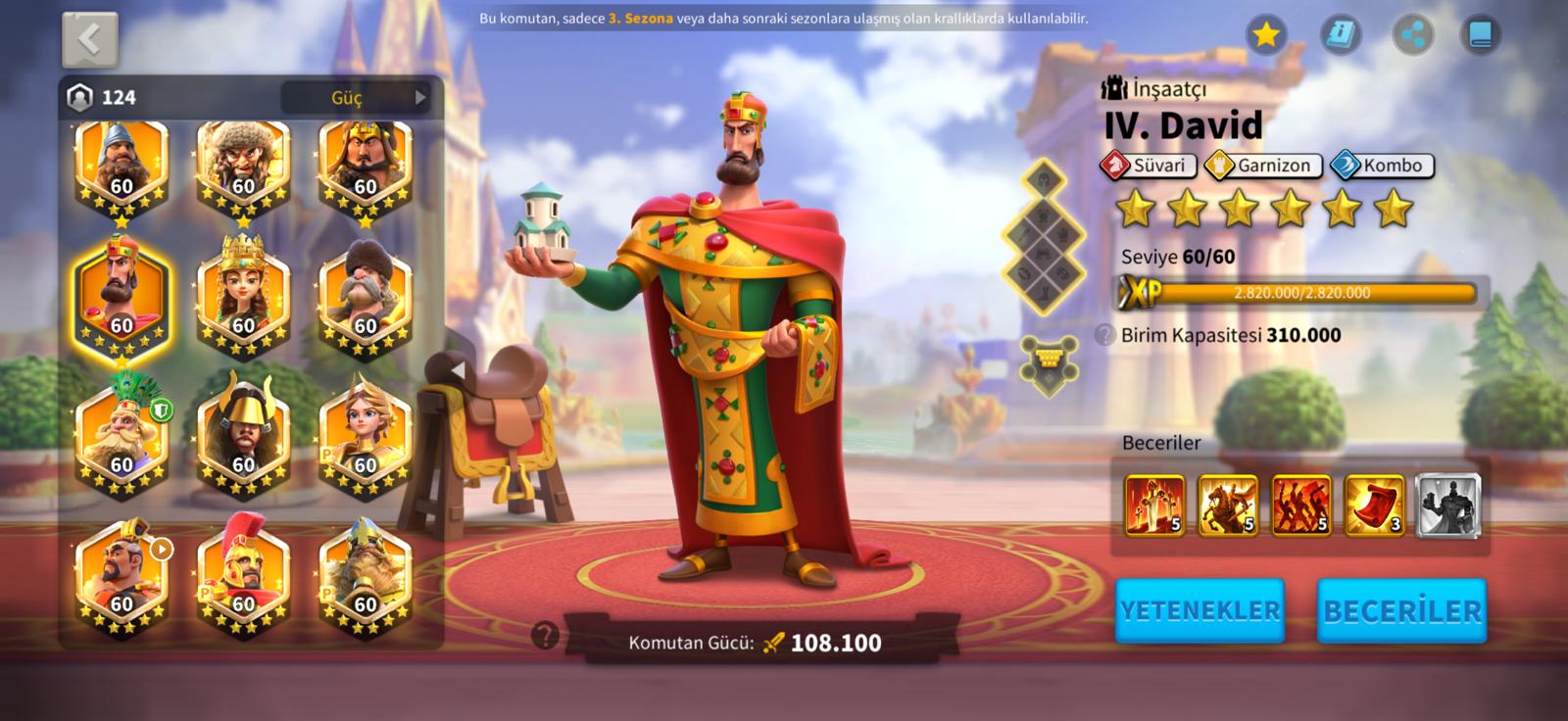
Task: Open the BECERİLER skills screen
Action: (x=1401, y=610)
